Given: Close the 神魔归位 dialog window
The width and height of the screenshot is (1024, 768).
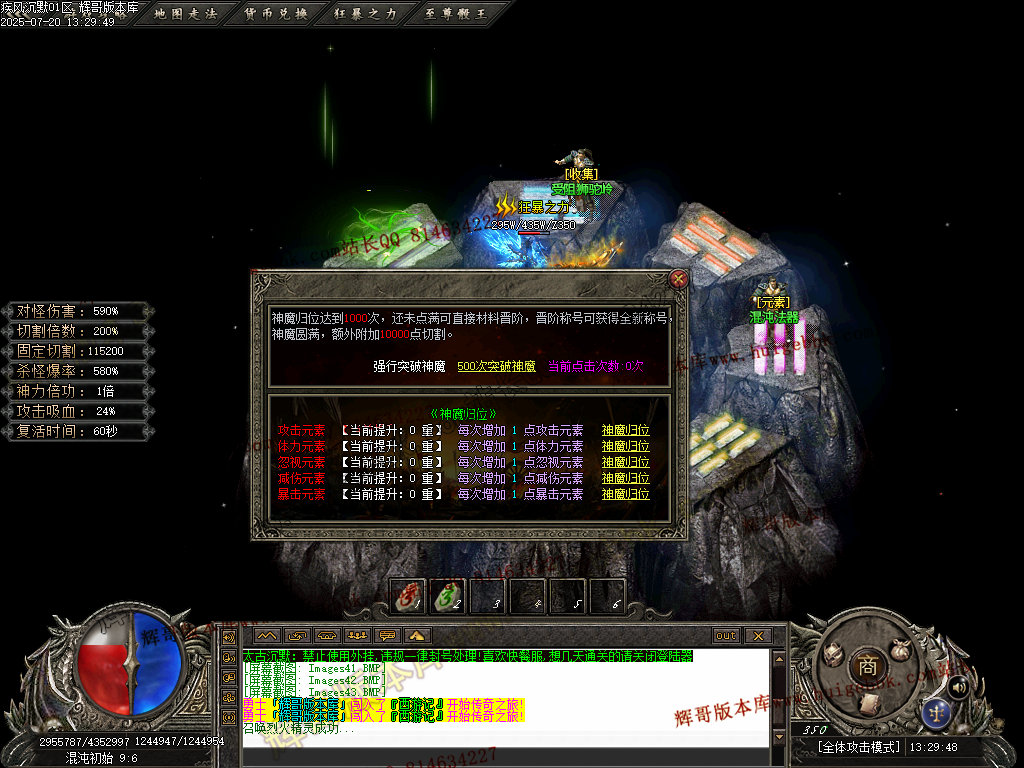Looking at the screenshot, I should click(678, 279).
